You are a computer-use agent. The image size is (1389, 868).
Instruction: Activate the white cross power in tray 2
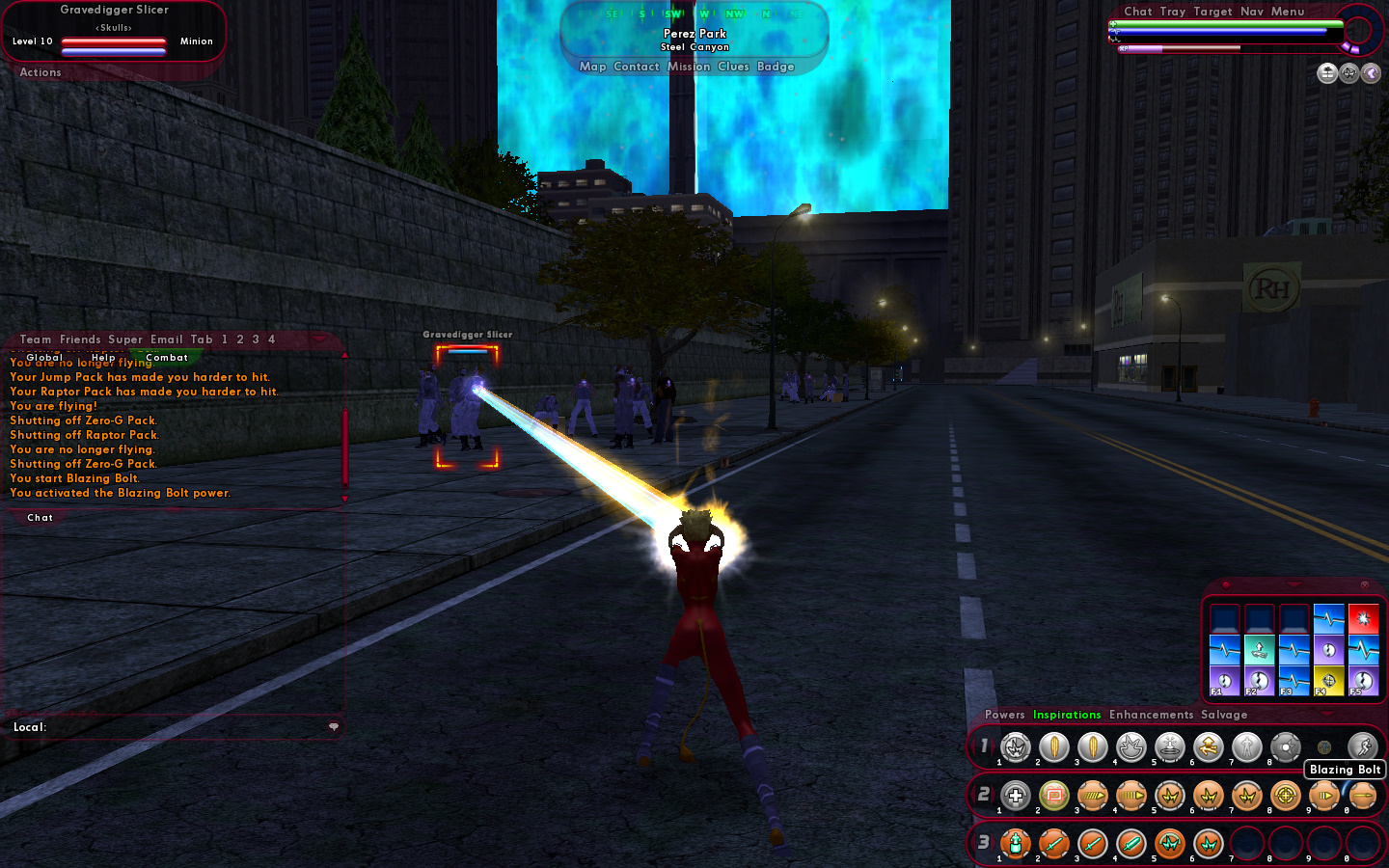pos(1015,796)
